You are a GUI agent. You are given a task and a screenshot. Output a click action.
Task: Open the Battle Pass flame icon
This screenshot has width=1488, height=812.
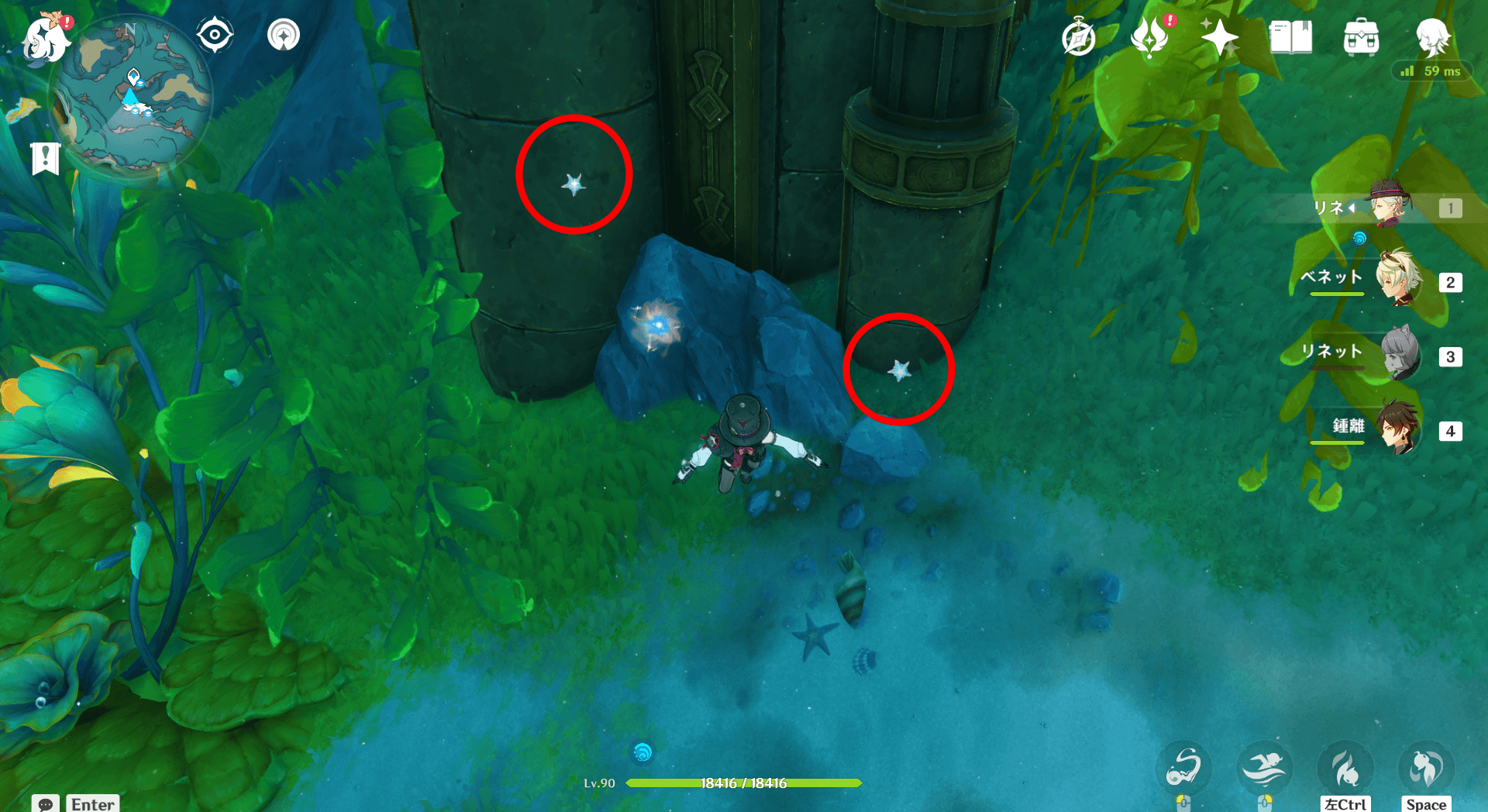click(x=1150, y=35)
